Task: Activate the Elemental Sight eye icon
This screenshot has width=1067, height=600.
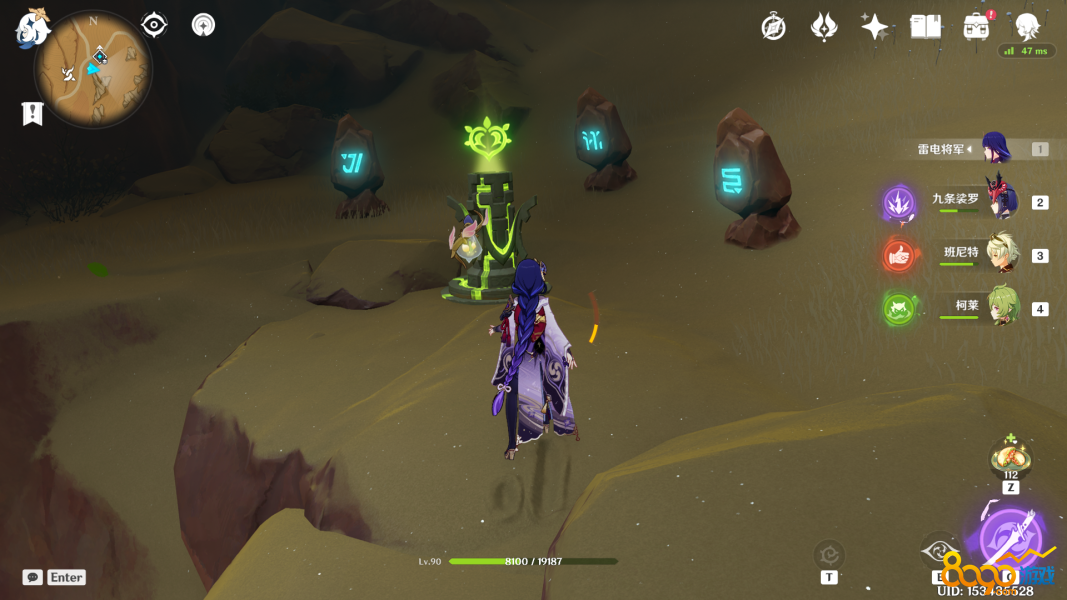Action: coord(154,25)
